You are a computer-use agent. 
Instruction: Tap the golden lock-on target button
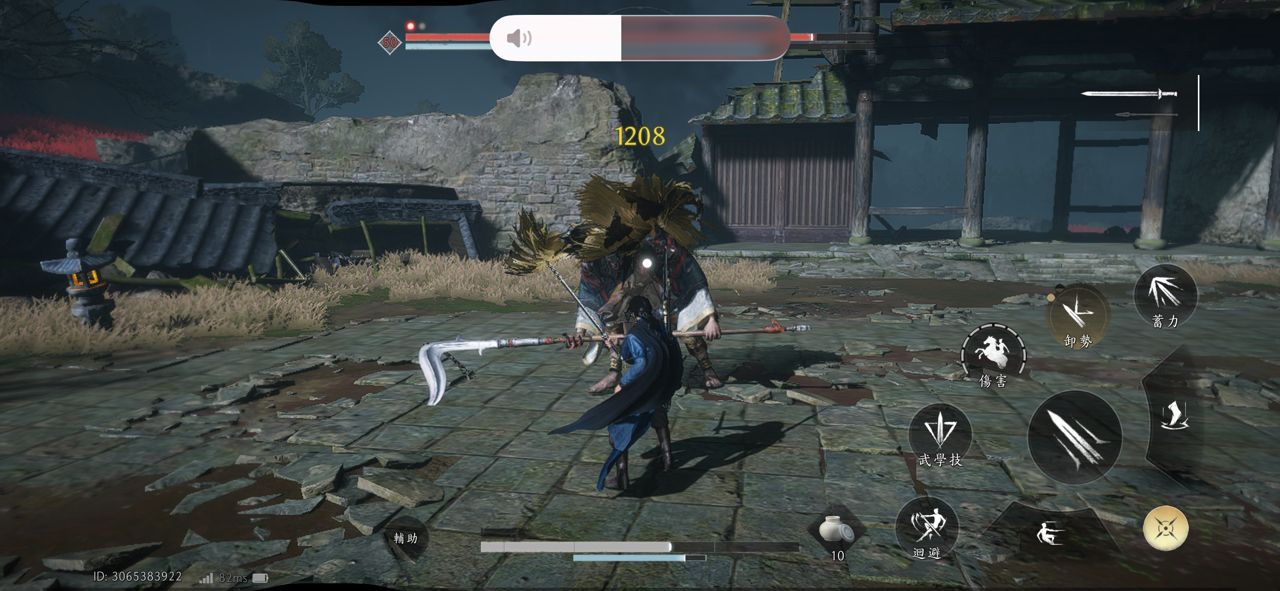point(1166,528)
